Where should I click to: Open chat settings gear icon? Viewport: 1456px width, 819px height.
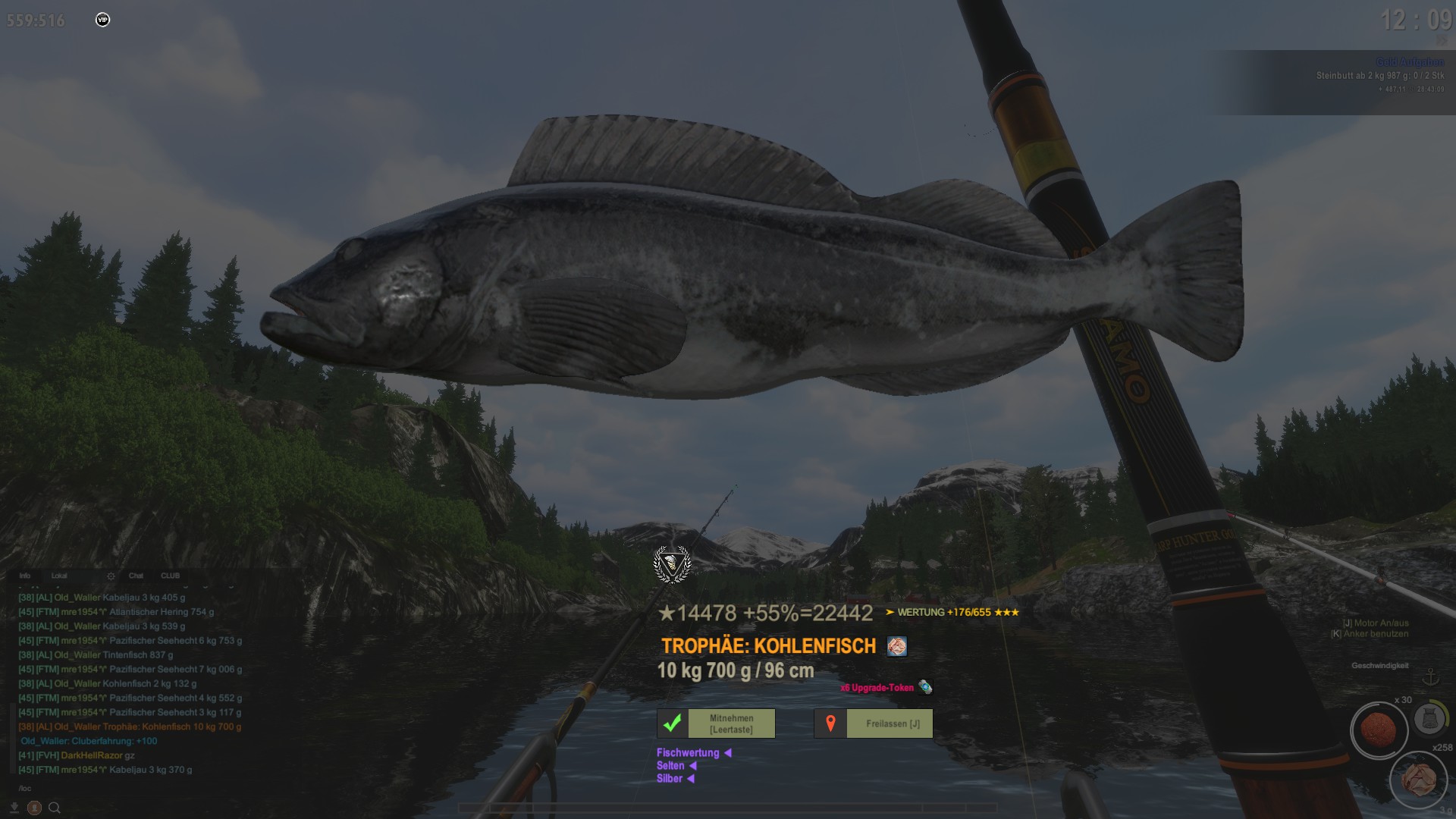(x=111, y=576)
